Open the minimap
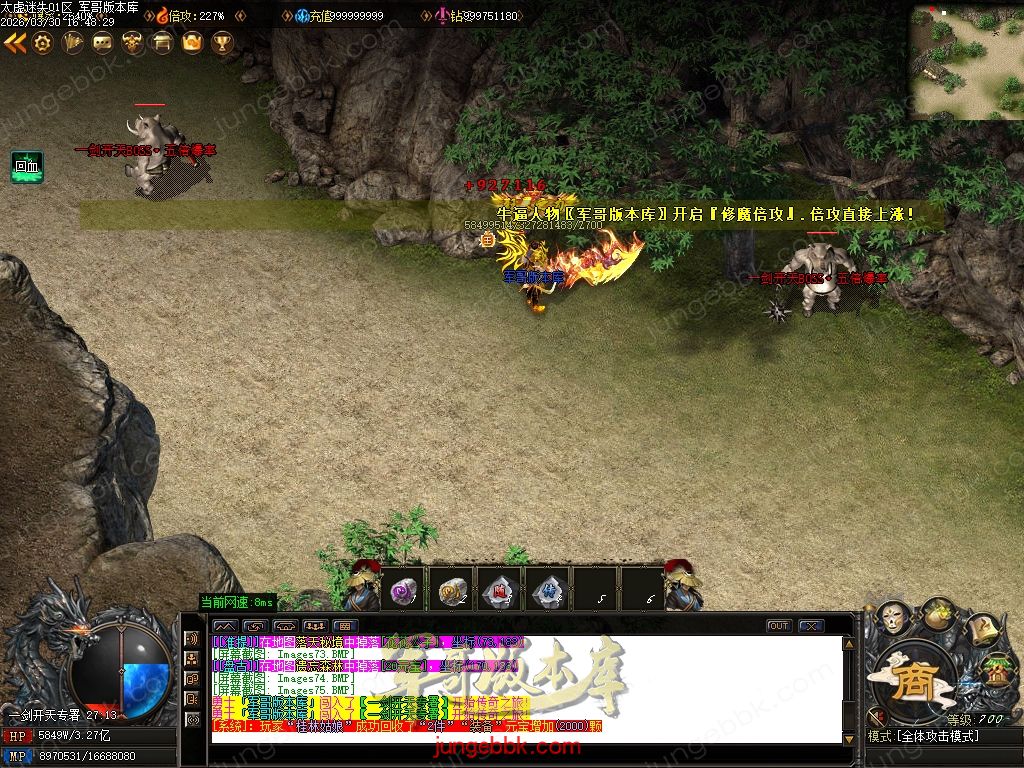 (x=965, y=62)
